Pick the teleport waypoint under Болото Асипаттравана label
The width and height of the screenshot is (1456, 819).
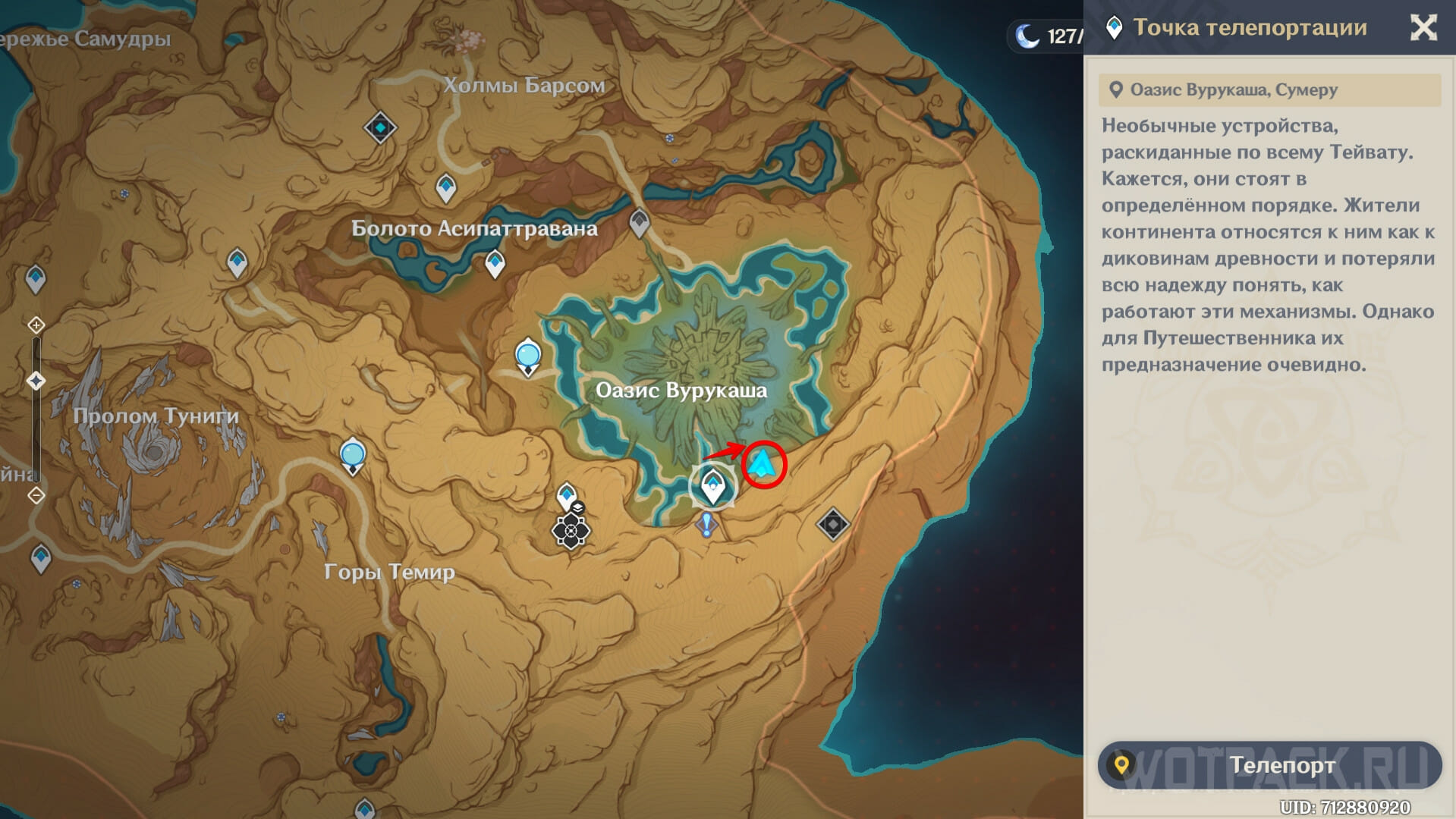(x=495, y=264)
